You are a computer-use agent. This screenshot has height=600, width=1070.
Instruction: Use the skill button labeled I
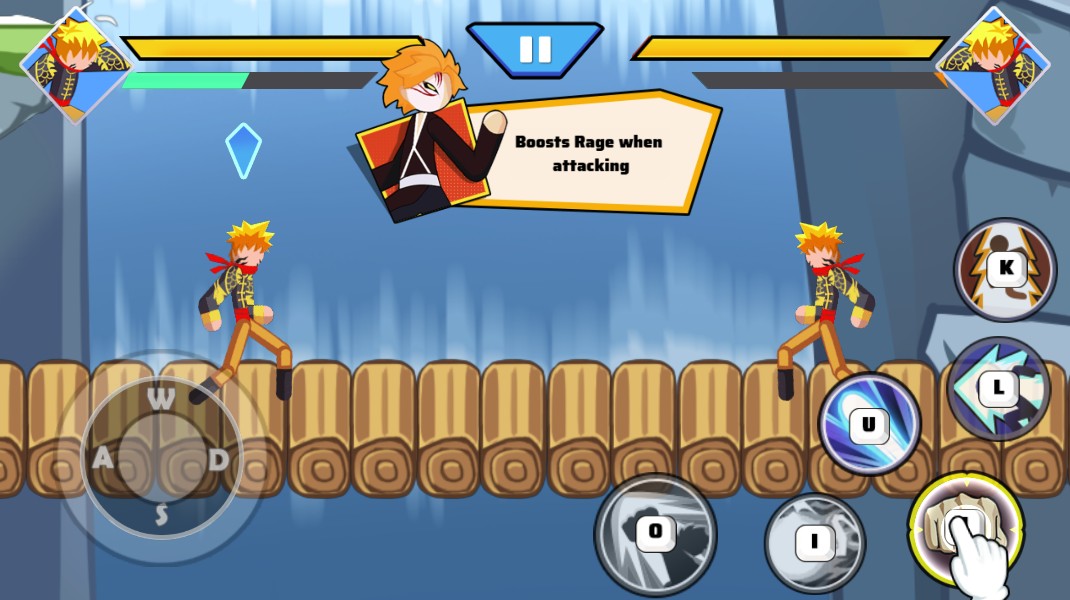(814, 543)
